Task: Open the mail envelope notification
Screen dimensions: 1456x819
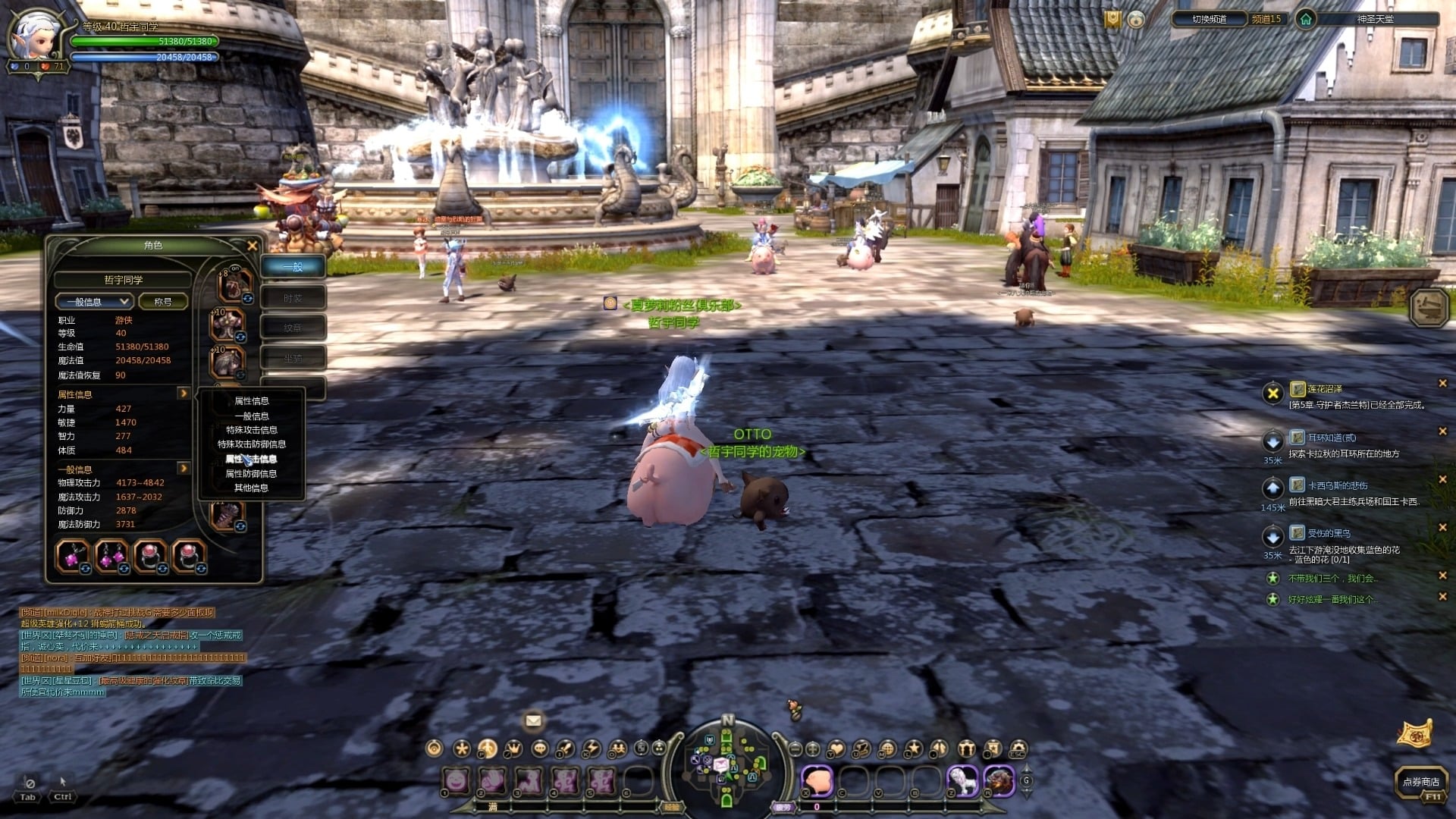Action: click(x=533, y=720)
